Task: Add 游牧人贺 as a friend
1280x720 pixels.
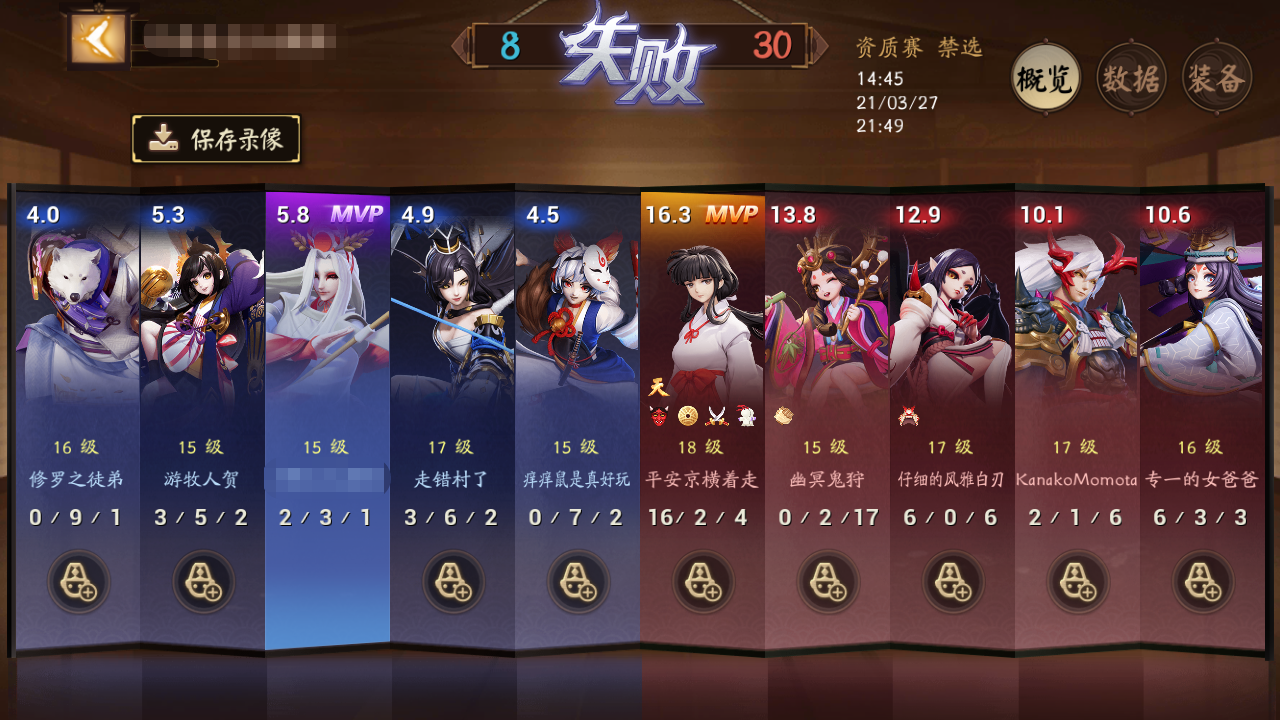Action: [202, 583]
